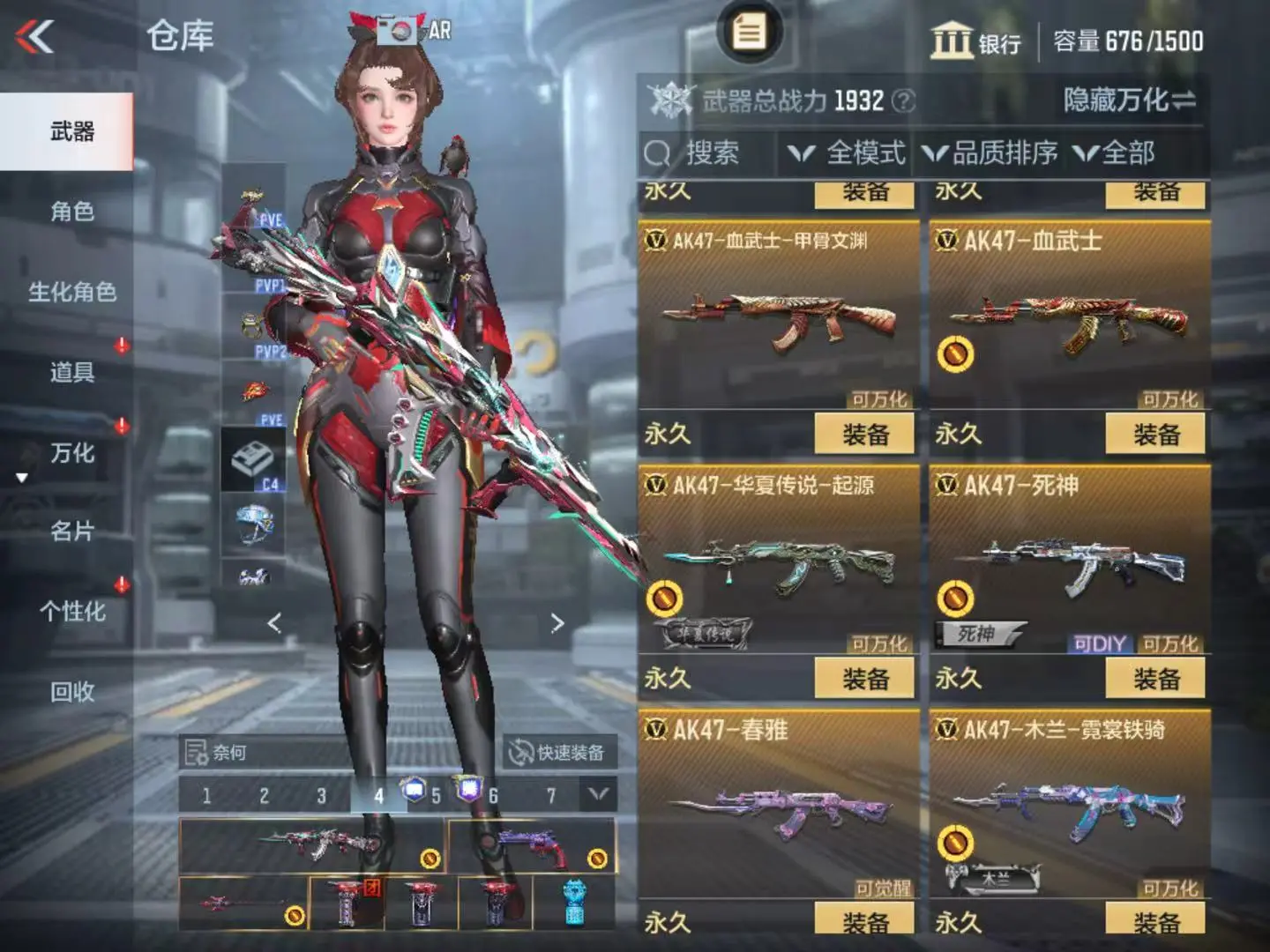The width and height of the screenshot is (1270, 952).
Task: Open the 名片 tab
Action: (x=71, y=532)
